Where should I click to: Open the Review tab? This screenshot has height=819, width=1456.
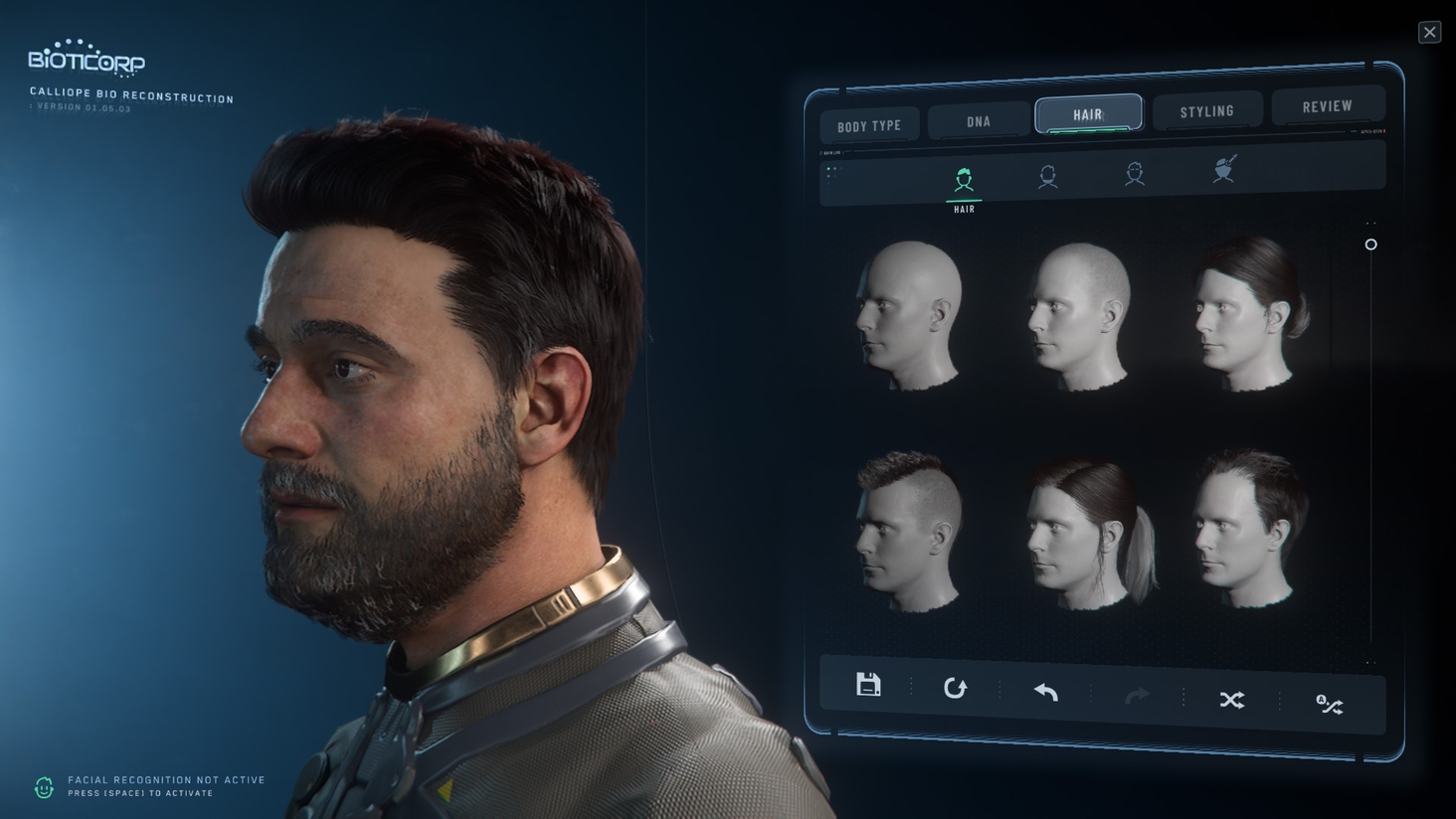pyautogui.click(x=1327, y=105)
